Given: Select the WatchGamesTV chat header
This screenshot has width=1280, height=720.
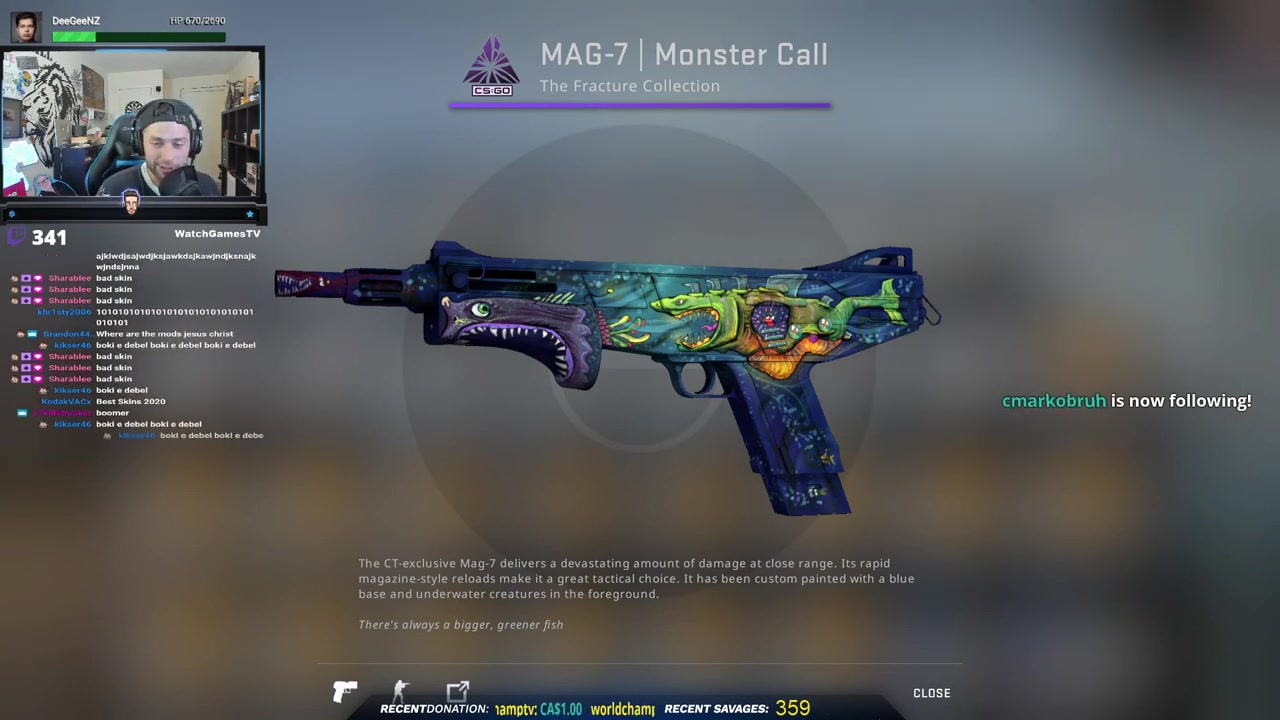Looking at the screenshot, I should coord(217,233).
